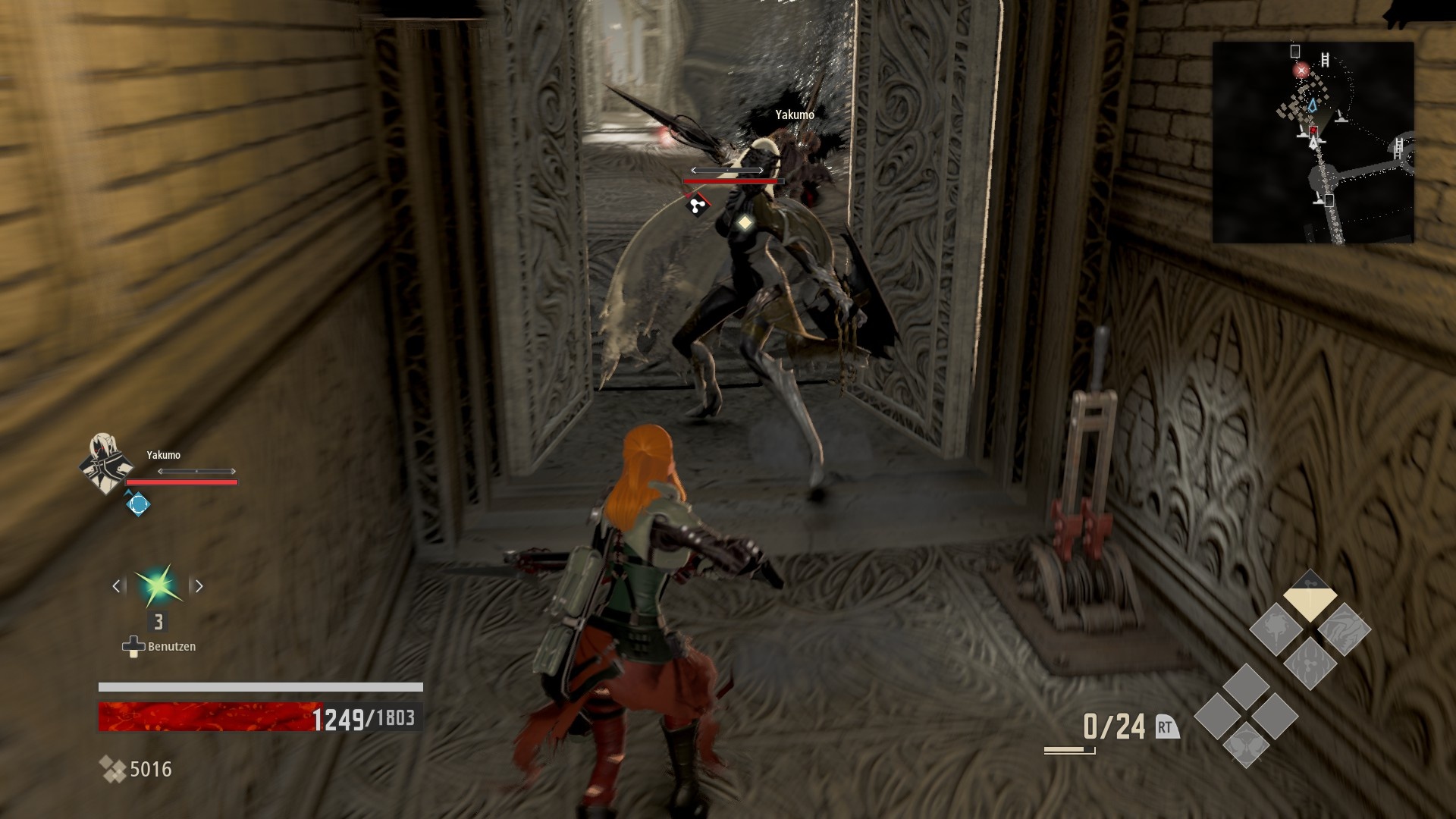This screenshot has height=819, width=1456.
Task: Toggle the white diamond marker on the enemy's body
Action: (x=745, y=222)
